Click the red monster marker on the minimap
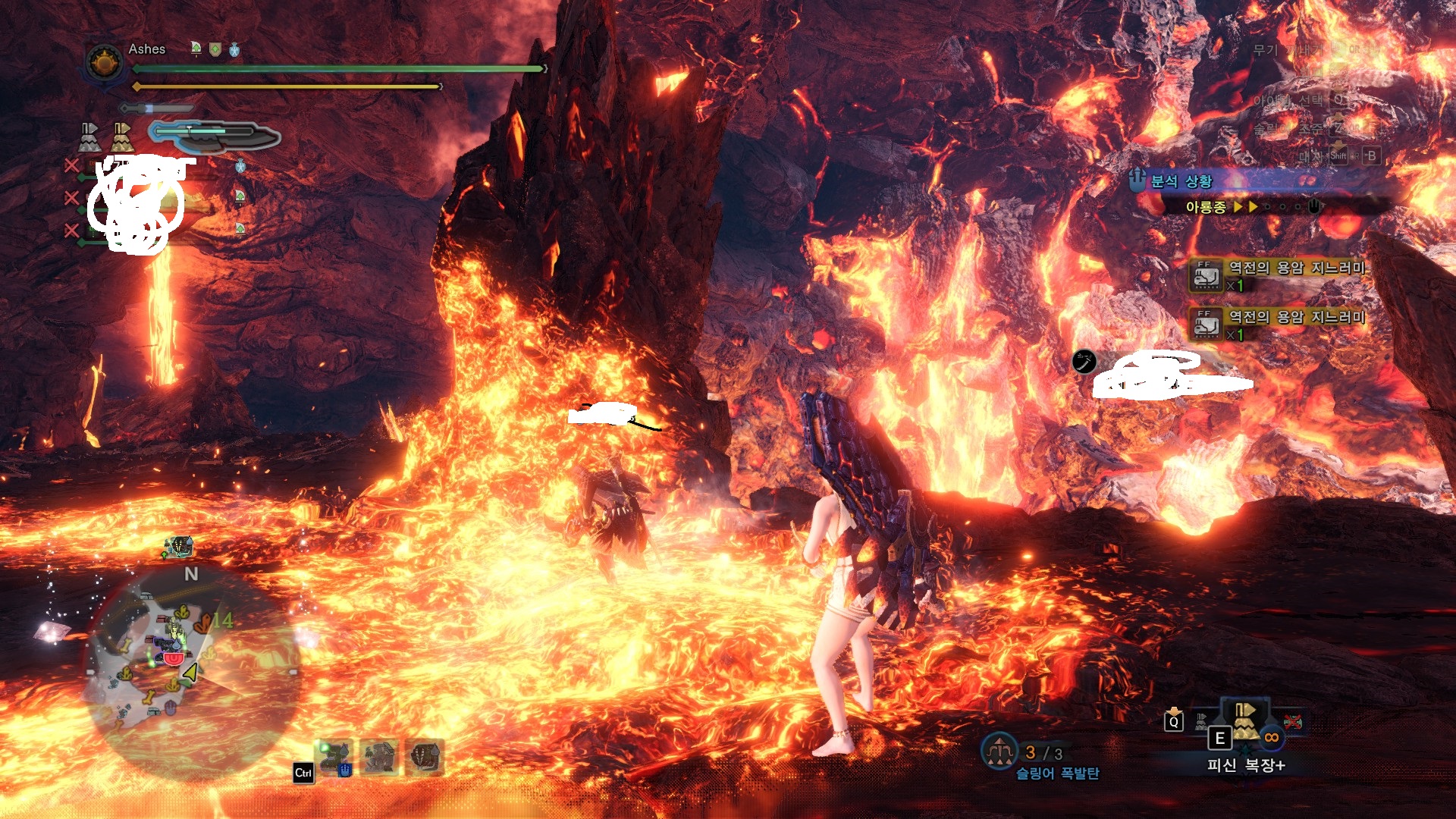This screenshot has height=819, width=1456. (174, 658)
